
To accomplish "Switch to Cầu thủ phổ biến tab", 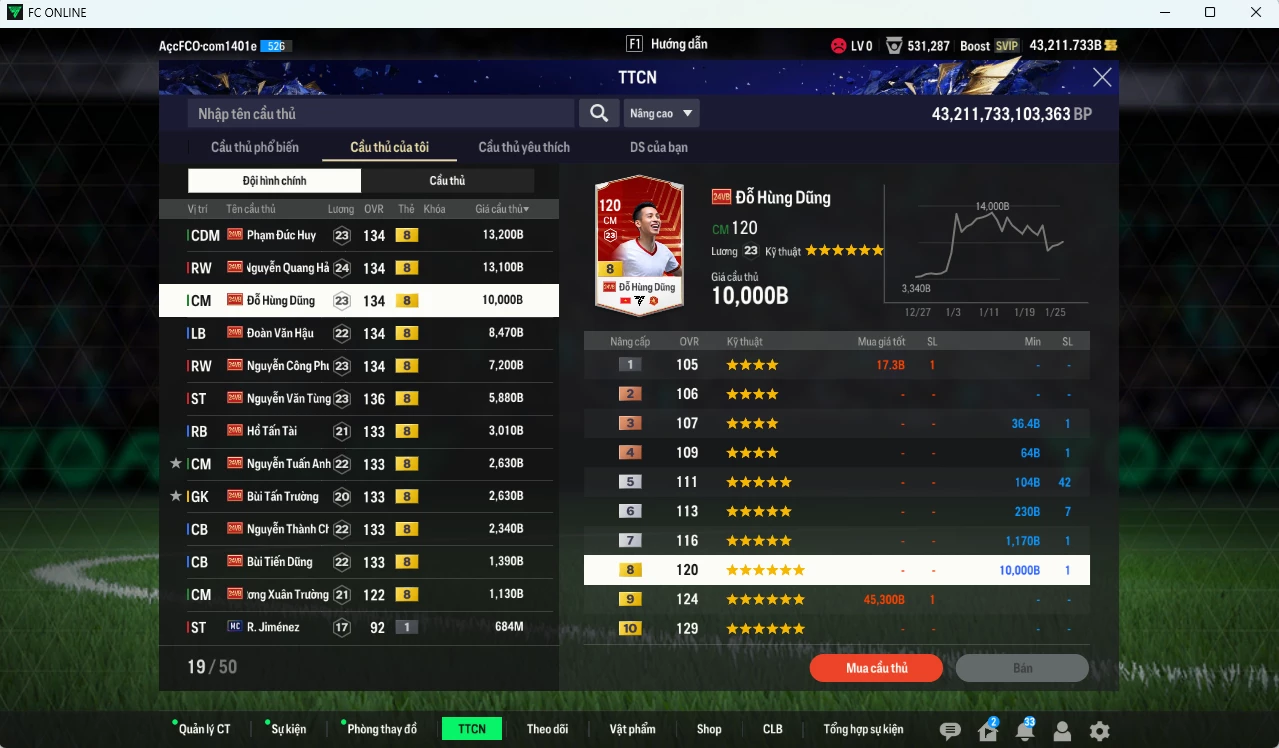I will click(x=254, y=147).
